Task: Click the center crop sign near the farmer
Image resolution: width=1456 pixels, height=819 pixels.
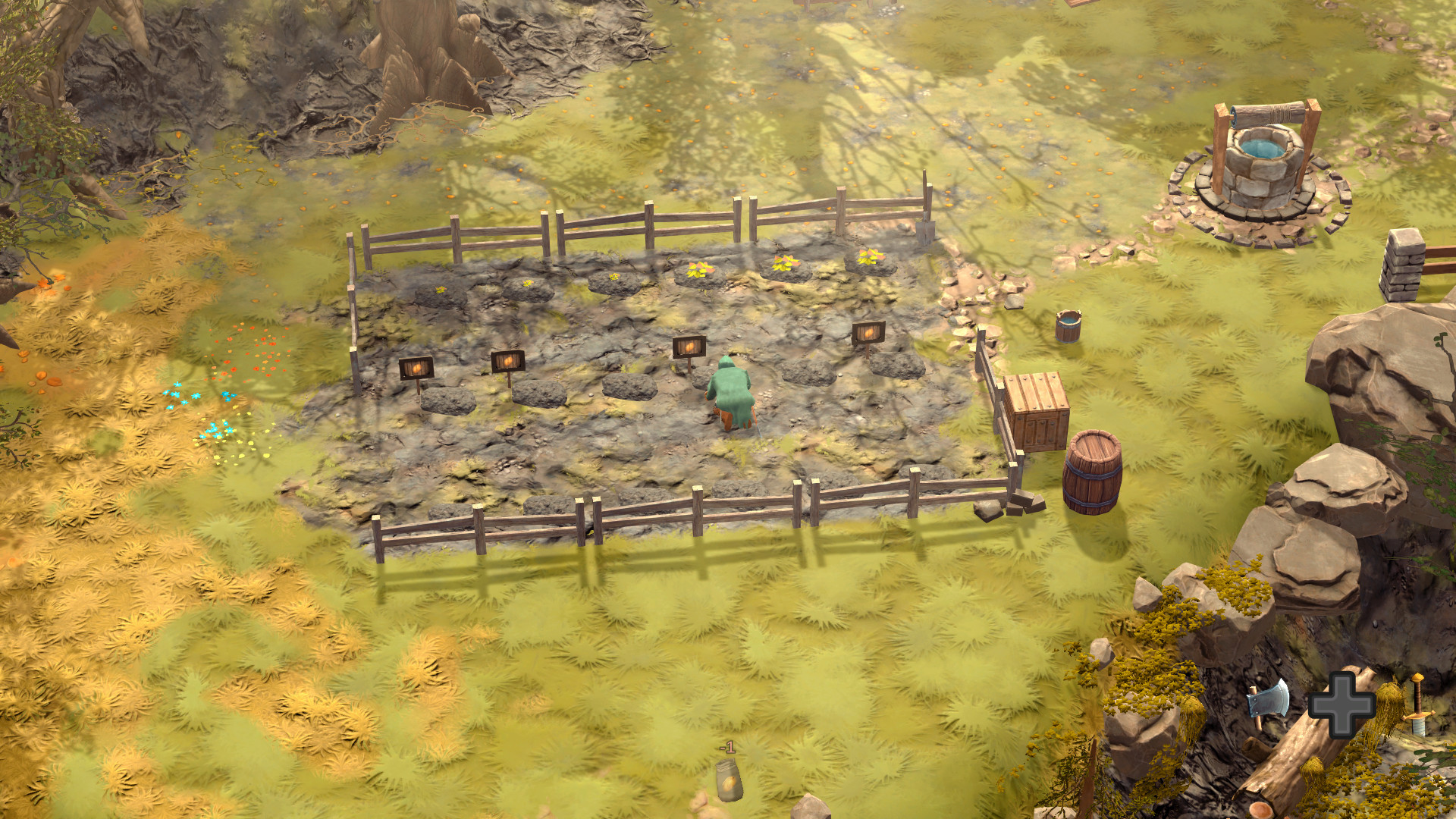Action: pyautogui.click(x=691, y=346)
